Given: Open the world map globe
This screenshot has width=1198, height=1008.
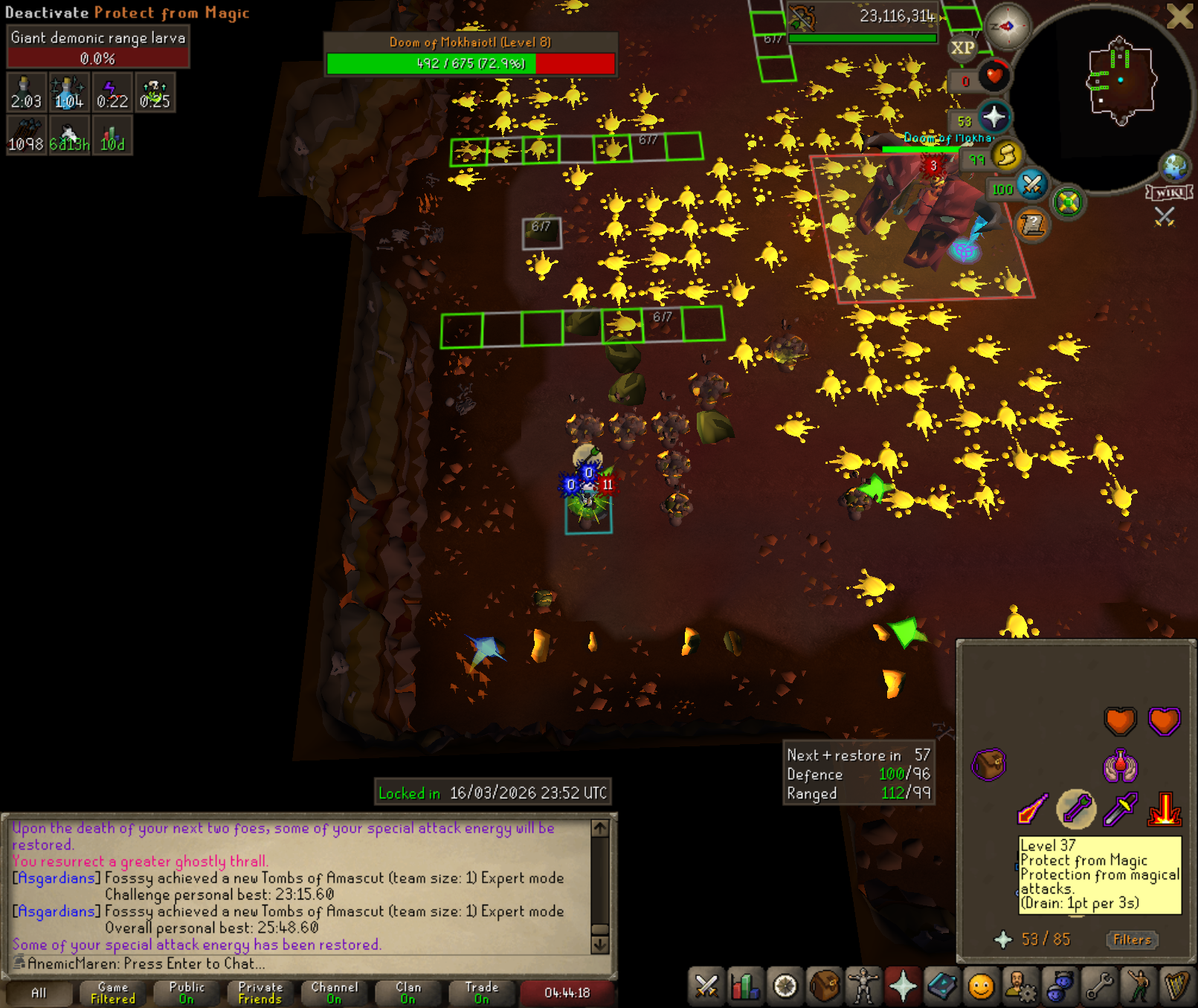Looking at the screenshot, I should [x=1175, y=167].
